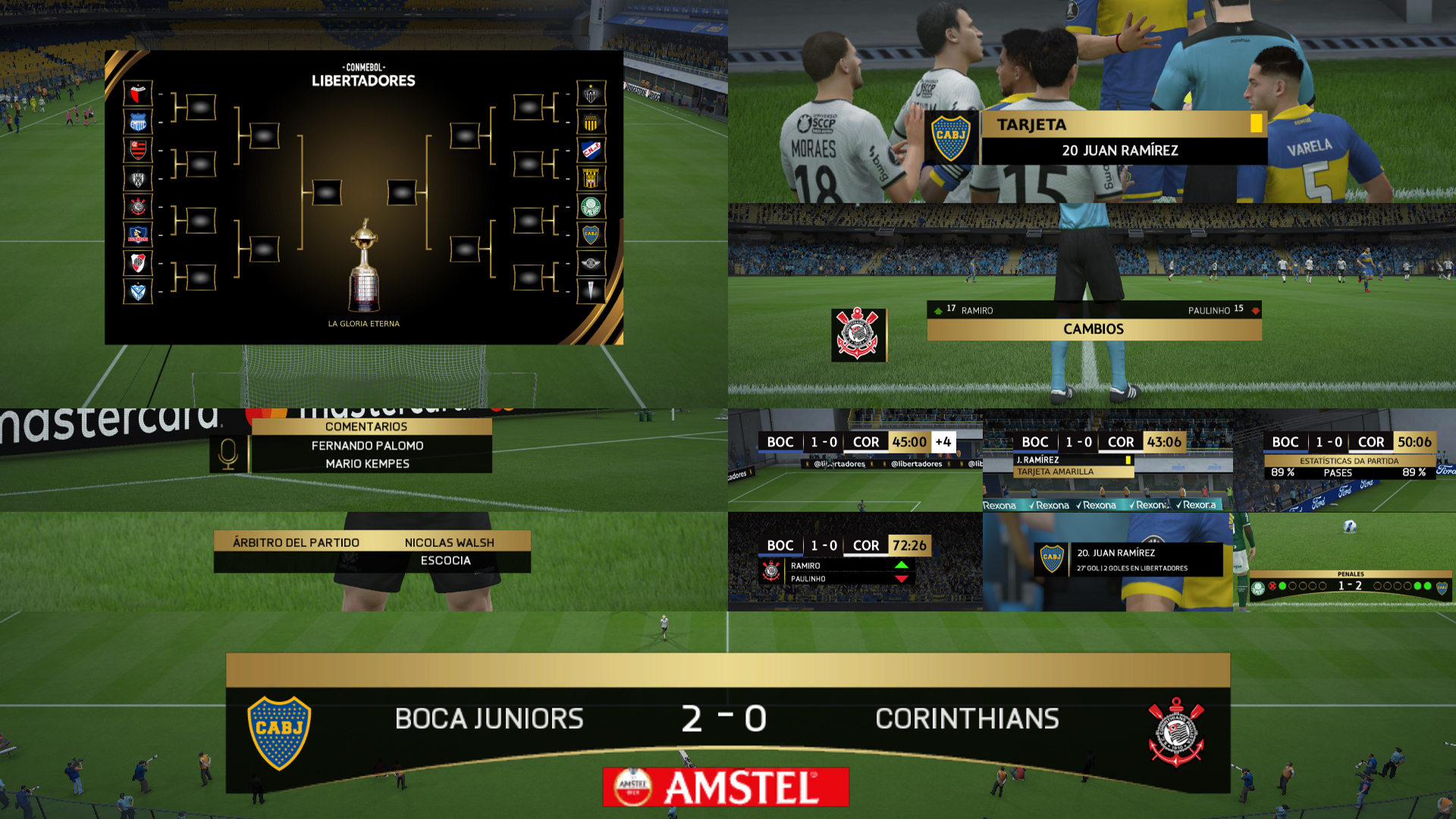Select the Flamengo crest in the bracket

136,150
